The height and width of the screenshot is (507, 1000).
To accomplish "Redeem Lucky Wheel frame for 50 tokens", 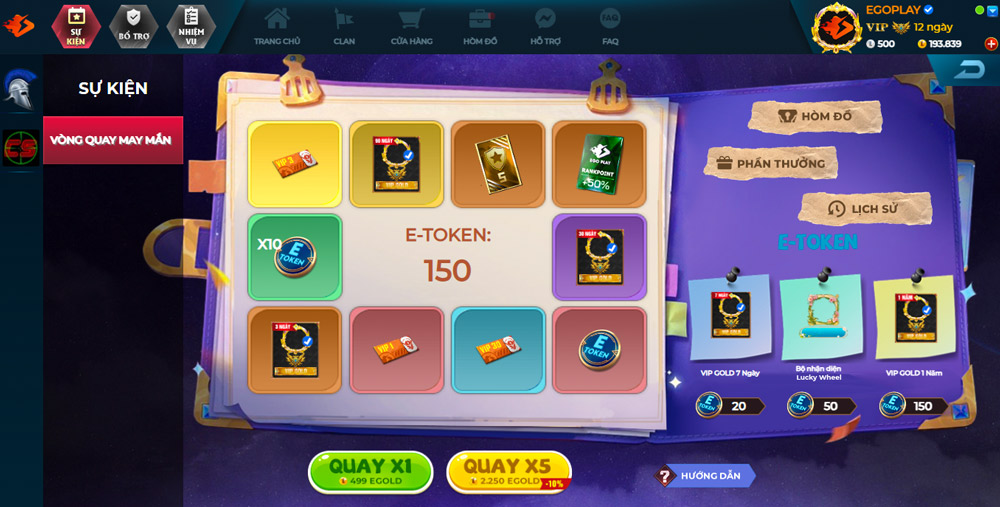I will point(821,405).
